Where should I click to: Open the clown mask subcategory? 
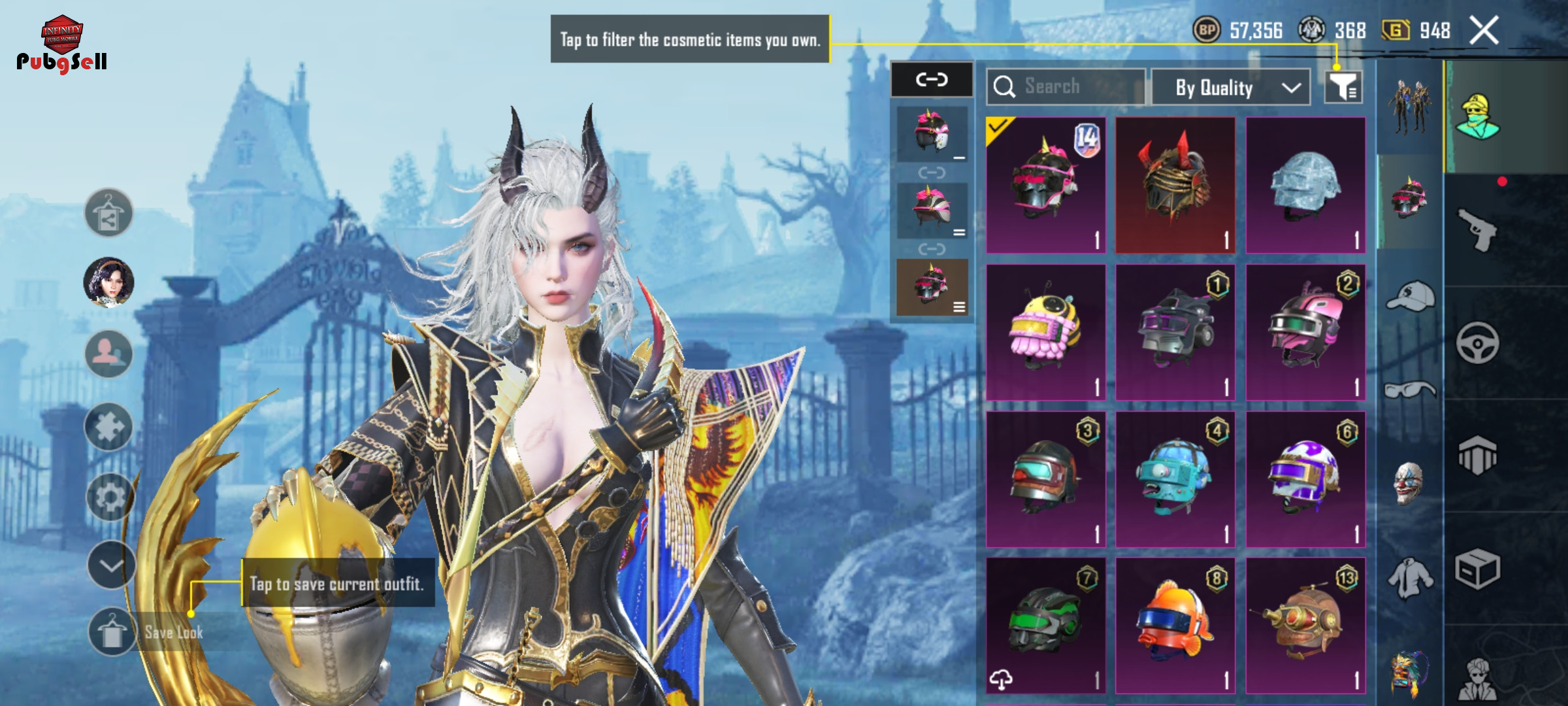(x=1409, y=483)
